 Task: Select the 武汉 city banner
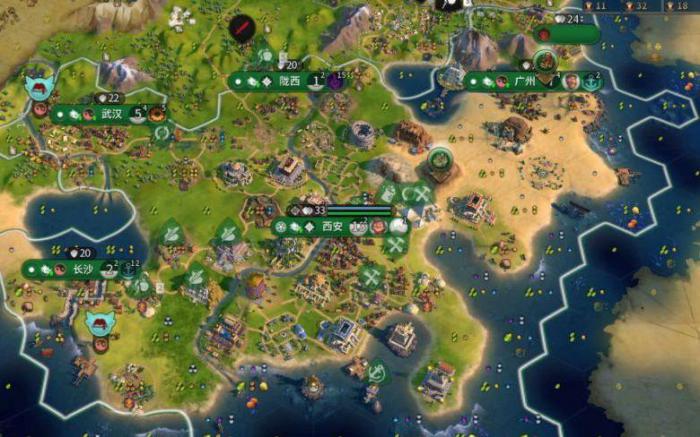point(110,114)
